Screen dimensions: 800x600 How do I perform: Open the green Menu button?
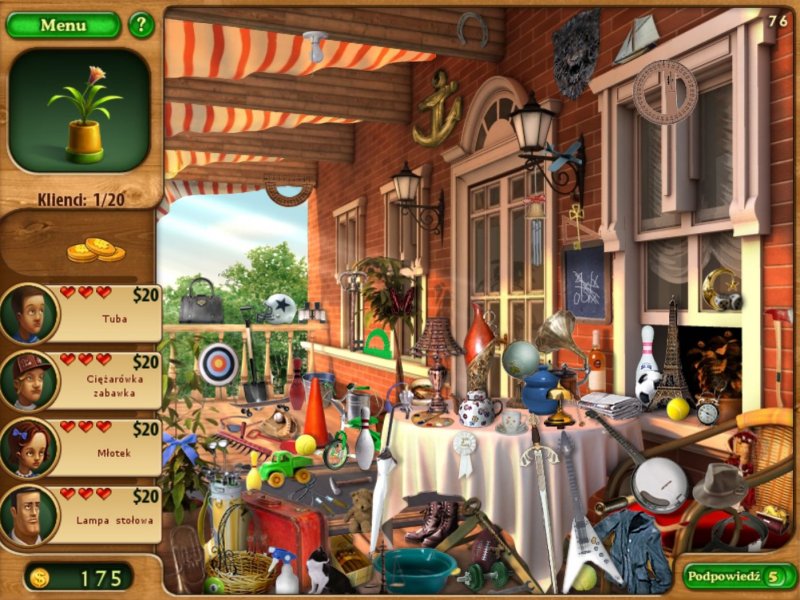point(62,25)
